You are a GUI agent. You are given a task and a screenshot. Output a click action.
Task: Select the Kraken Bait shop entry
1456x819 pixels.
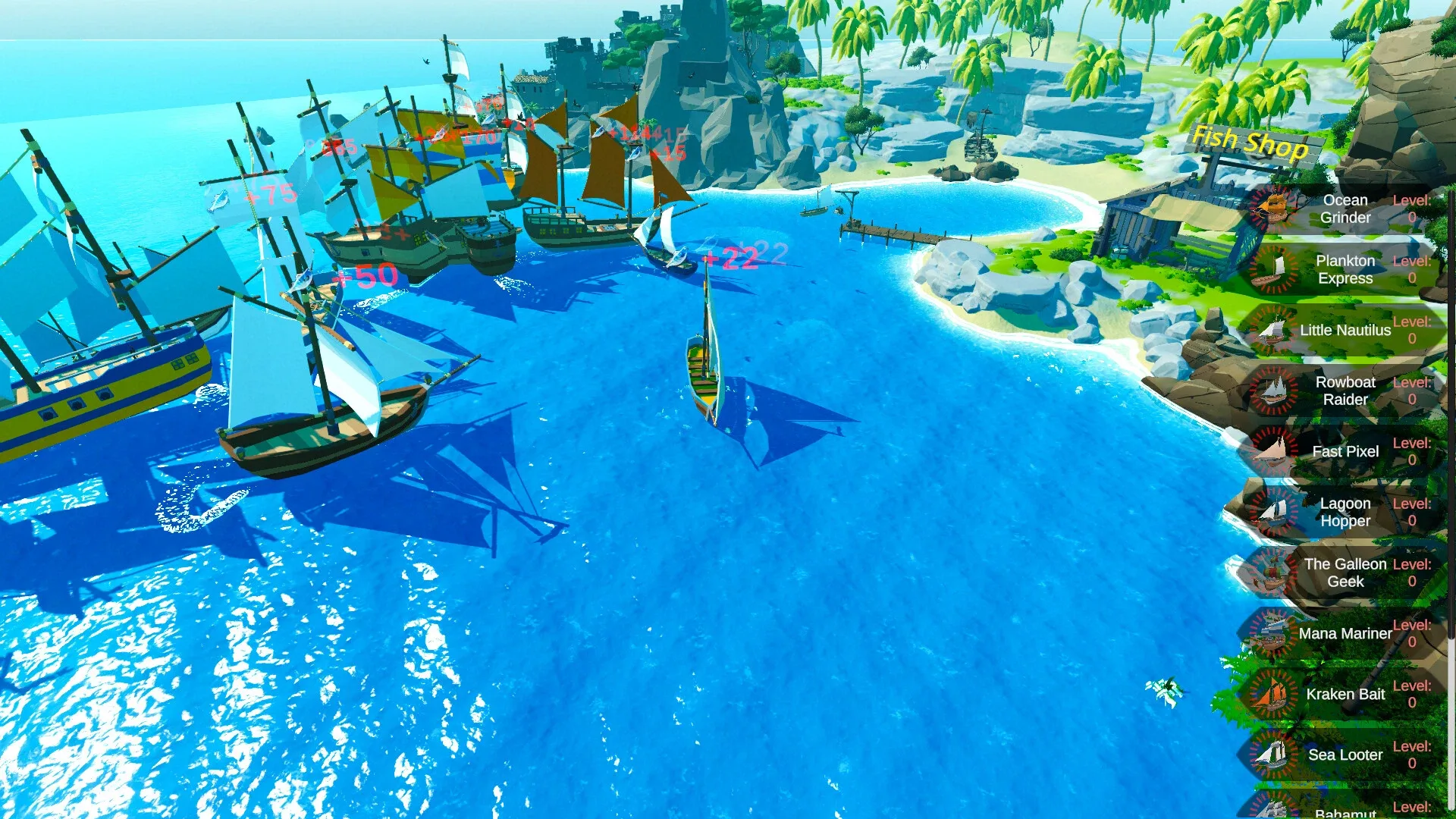coord(1350,694)
